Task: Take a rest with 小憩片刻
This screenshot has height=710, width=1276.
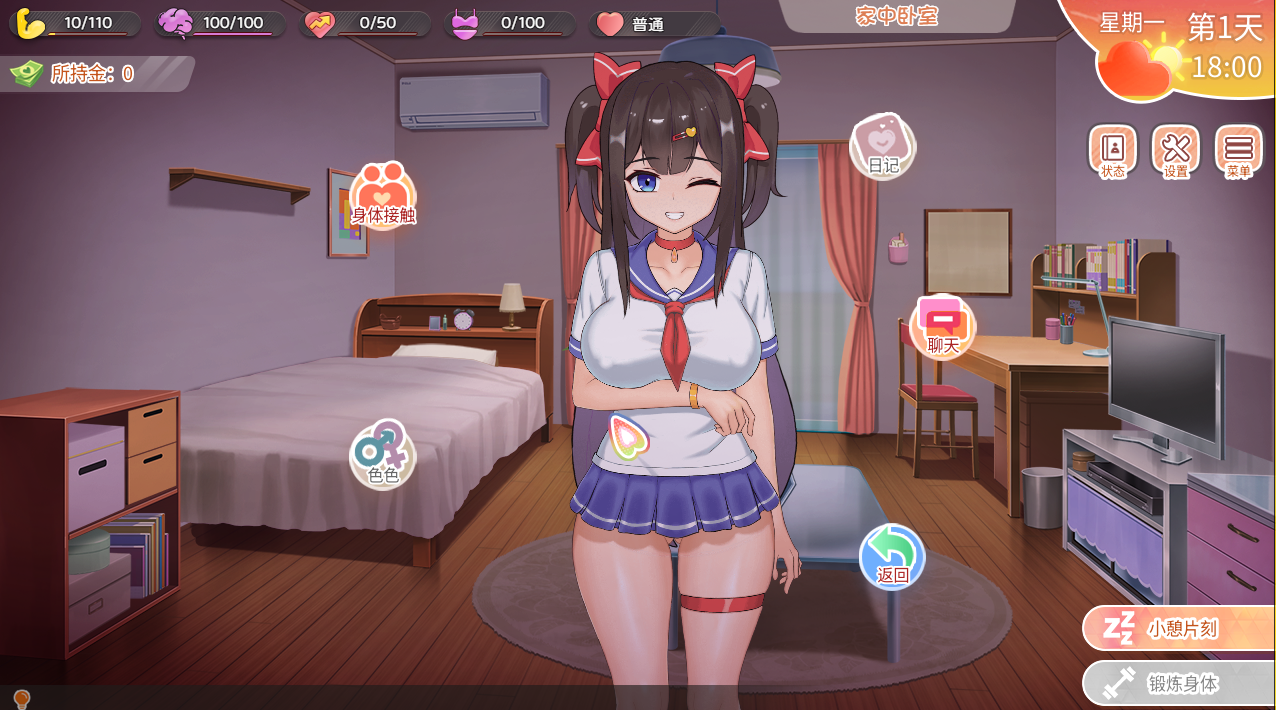Action: tap(1180, 629)
